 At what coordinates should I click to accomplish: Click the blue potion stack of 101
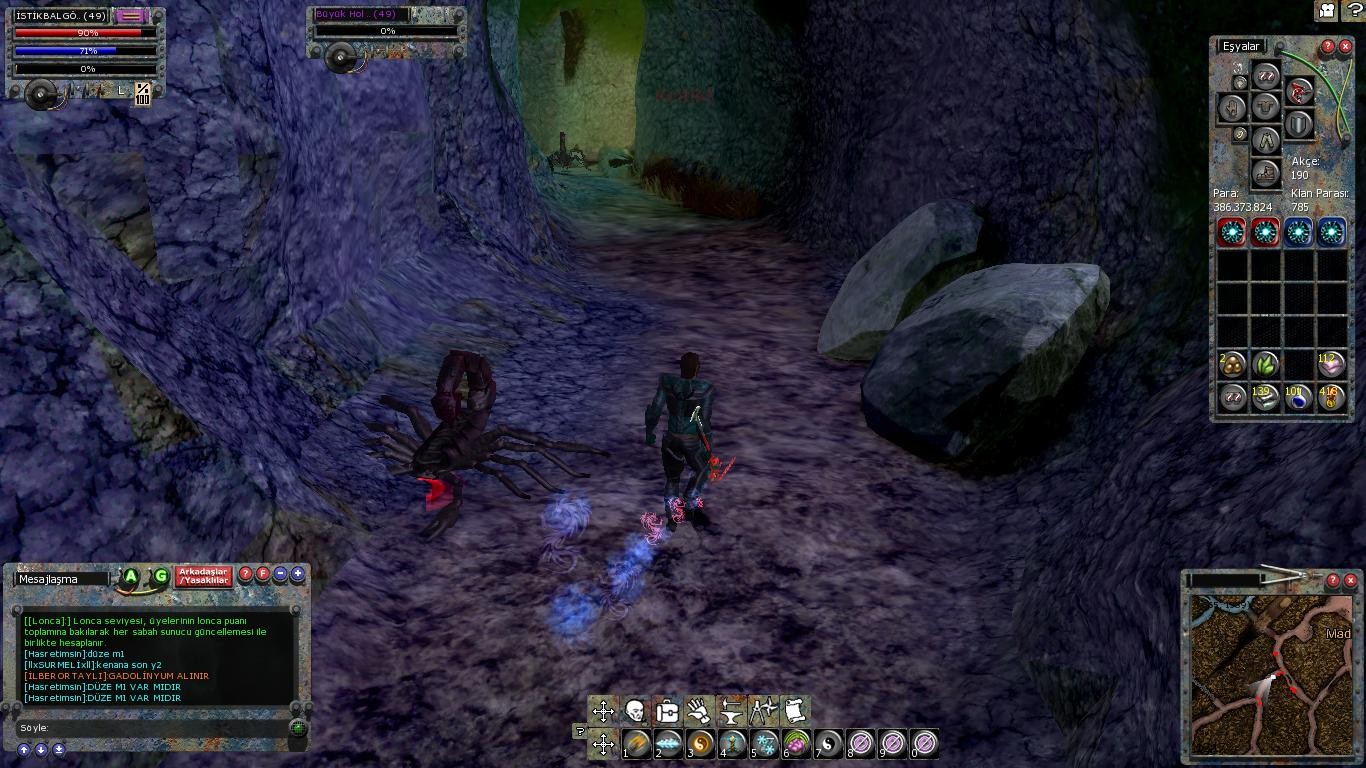click(1298, 397)
